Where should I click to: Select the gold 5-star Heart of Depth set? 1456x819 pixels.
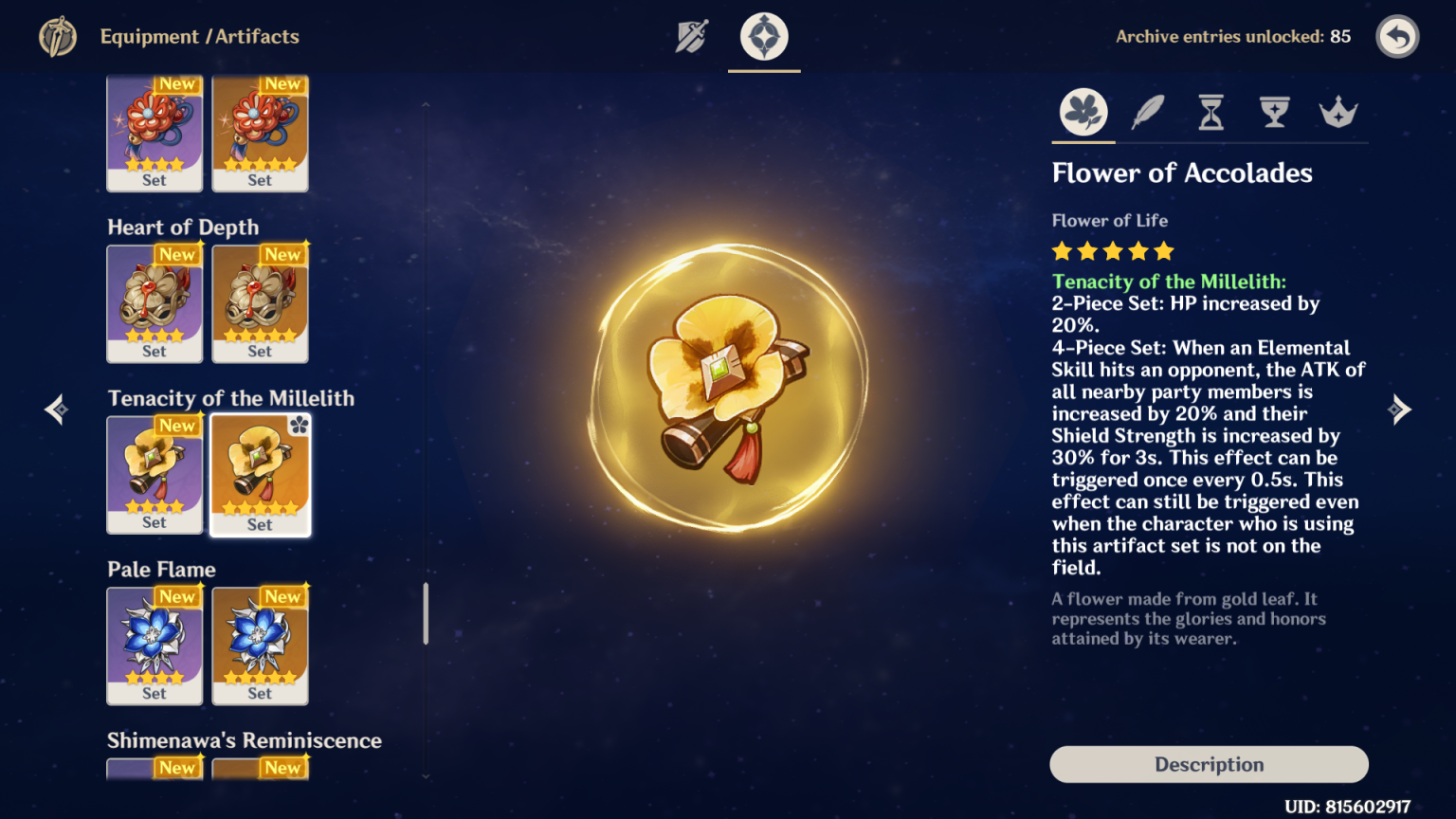(x=260, y=303)
